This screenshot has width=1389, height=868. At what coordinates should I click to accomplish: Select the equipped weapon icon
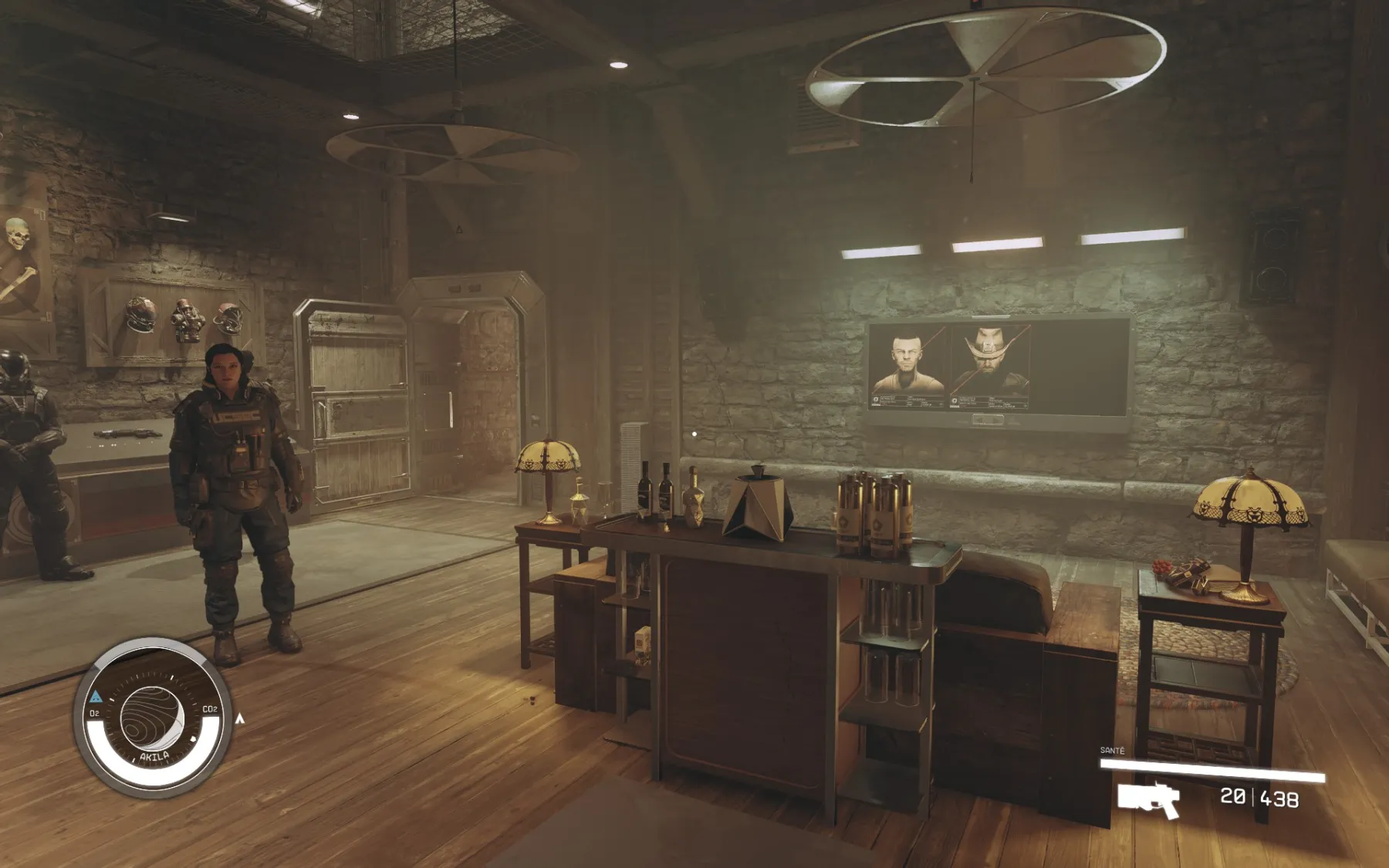coord(1149,799)
